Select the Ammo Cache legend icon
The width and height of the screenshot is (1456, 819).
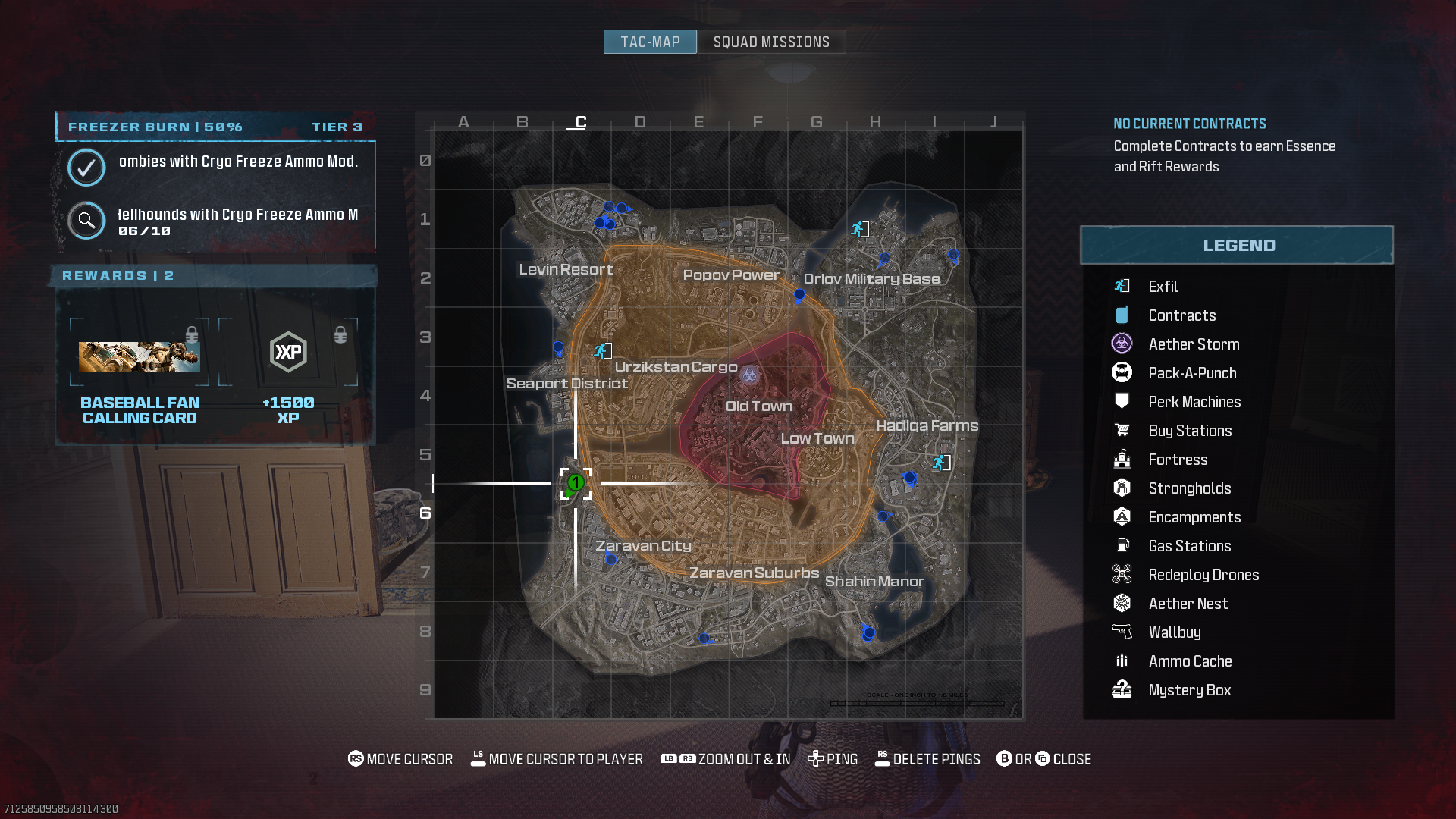(1122, 661)
